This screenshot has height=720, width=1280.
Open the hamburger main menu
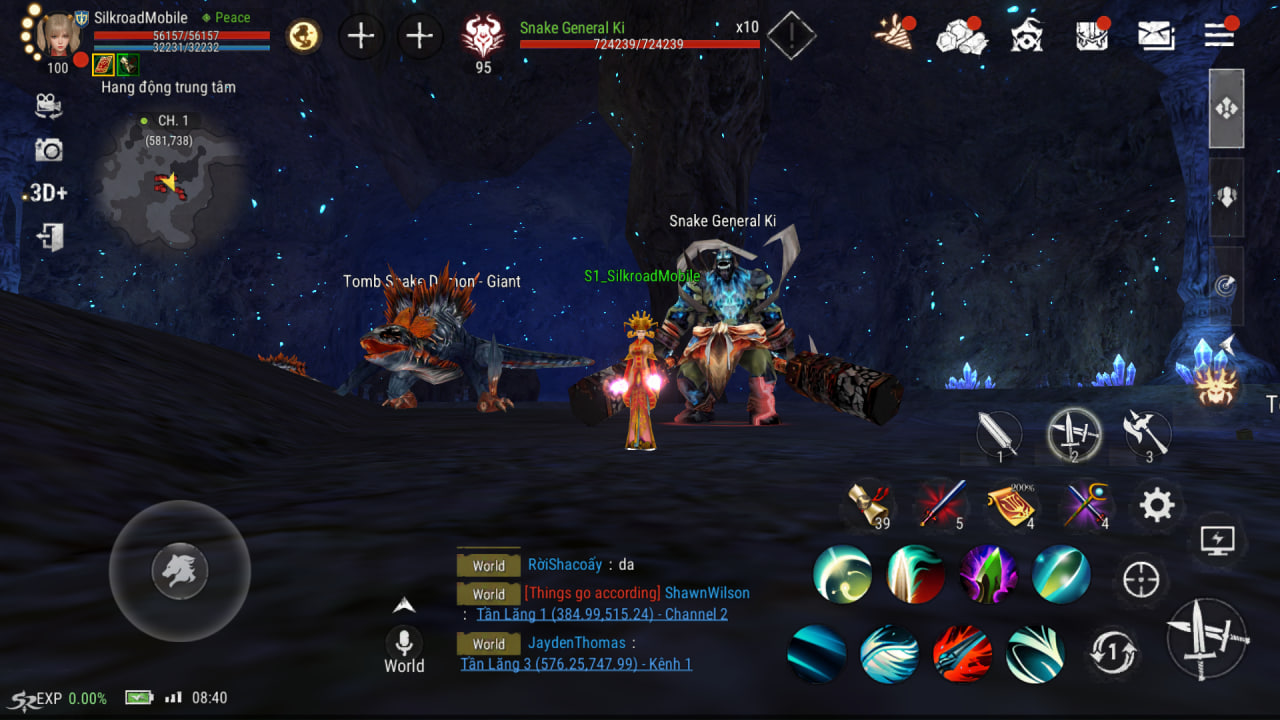click(1219, 36)
